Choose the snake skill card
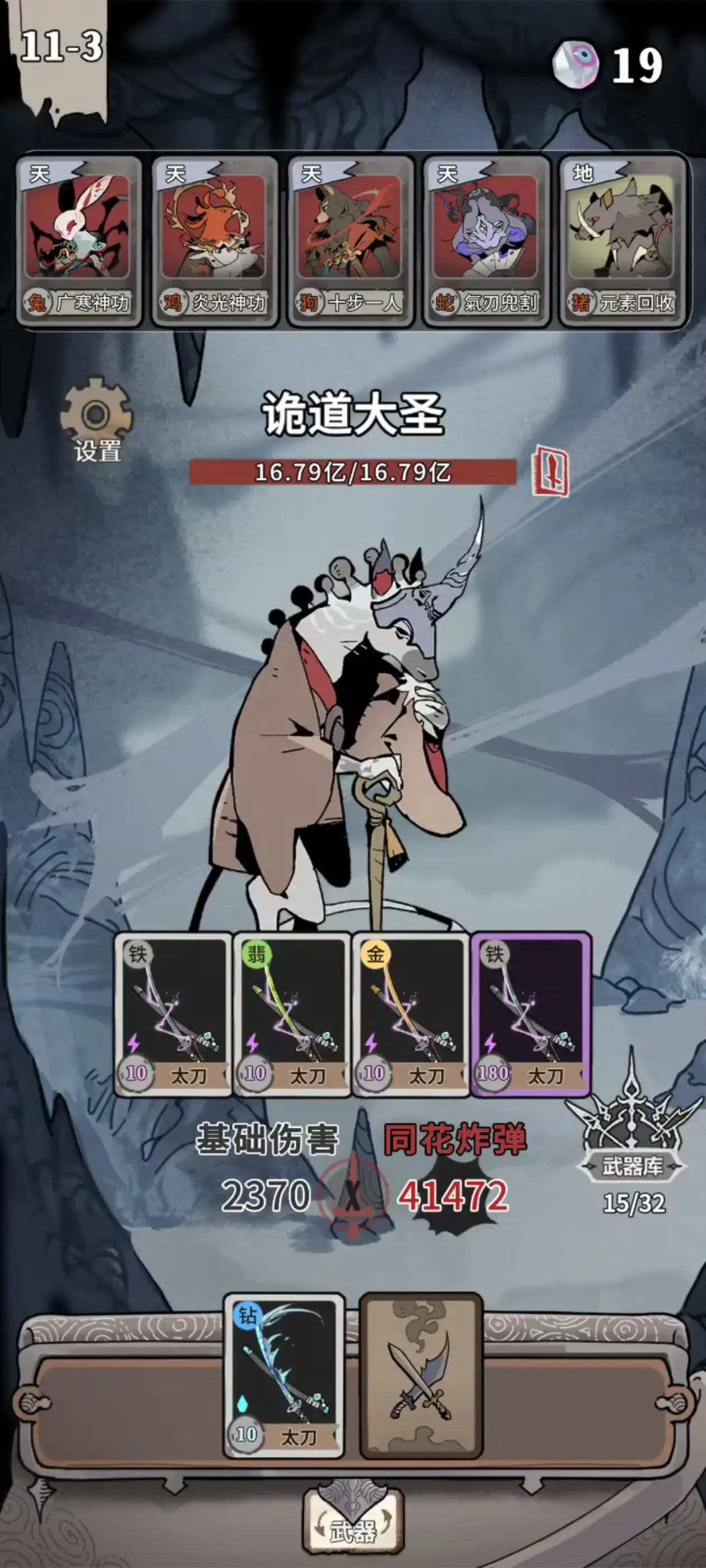The height and width of the screenshot is (1568, 706). 486,240
